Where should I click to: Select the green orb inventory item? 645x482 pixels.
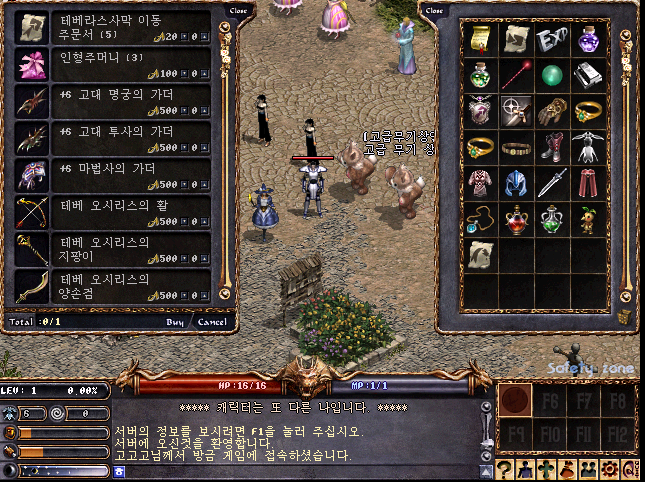[551, 75]
